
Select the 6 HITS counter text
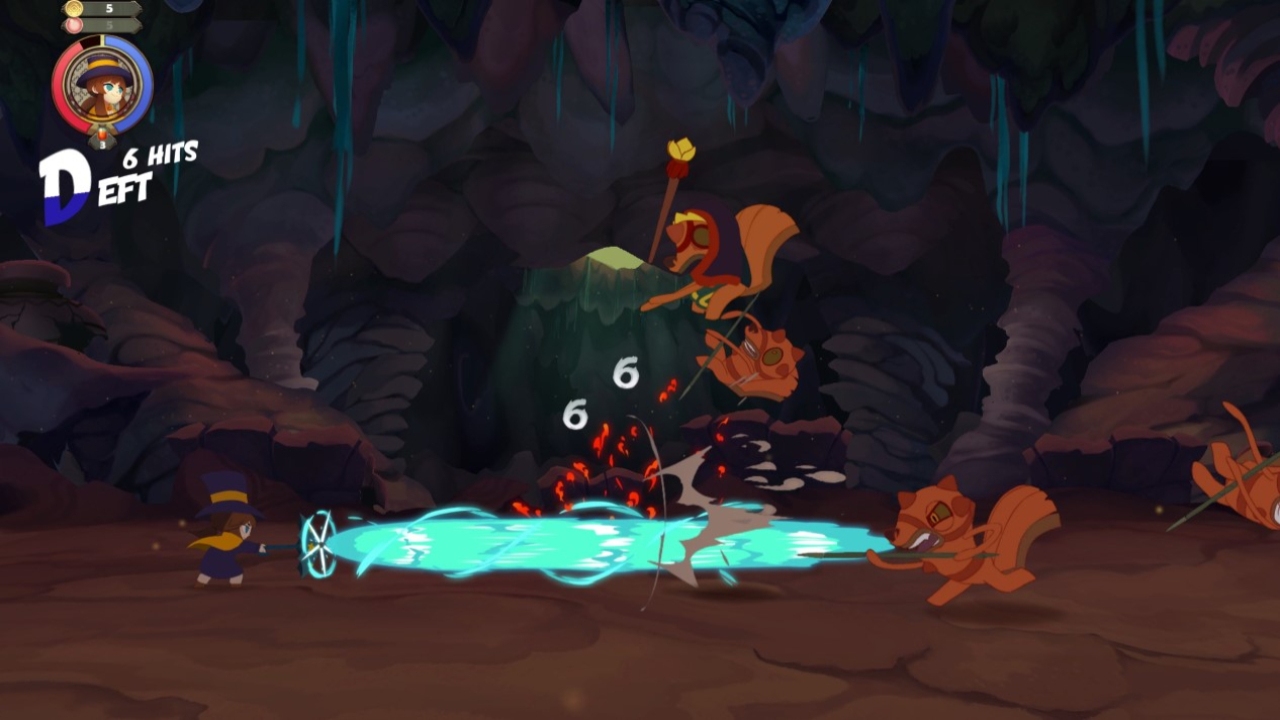[x=163, y=153]
